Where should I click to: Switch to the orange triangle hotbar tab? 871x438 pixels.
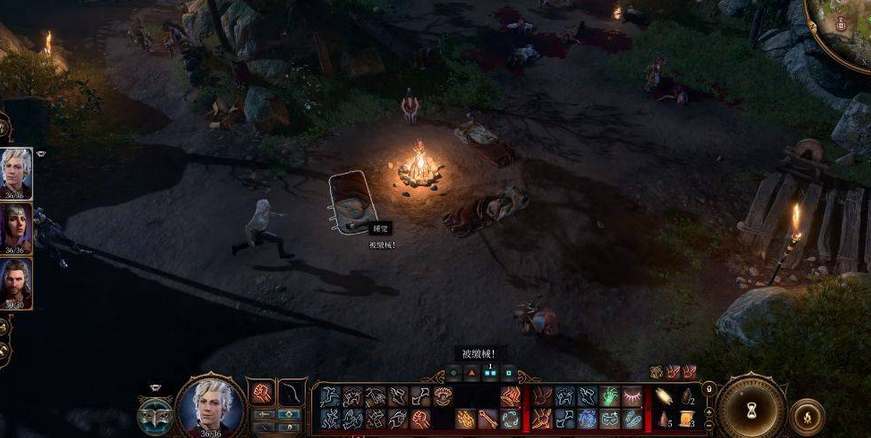[471, 373]
